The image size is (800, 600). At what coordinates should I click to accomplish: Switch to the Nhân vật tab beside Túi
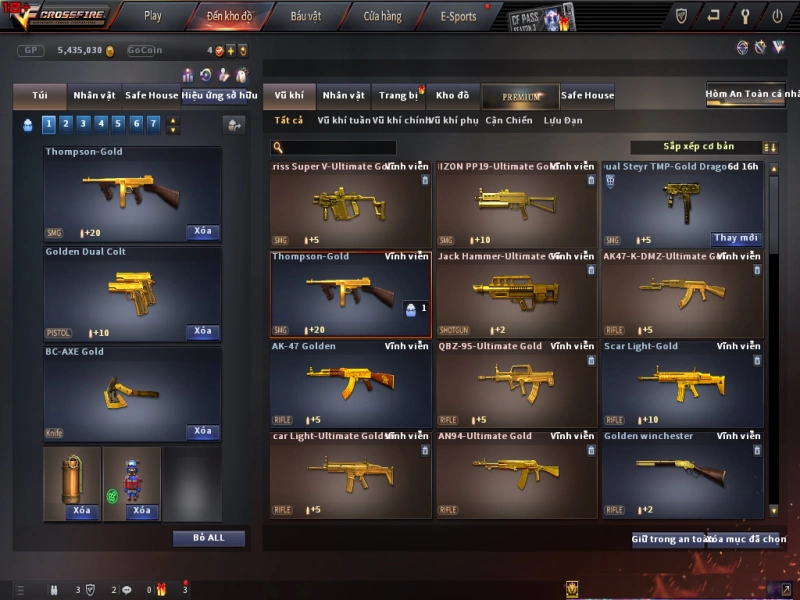point(93,96)
